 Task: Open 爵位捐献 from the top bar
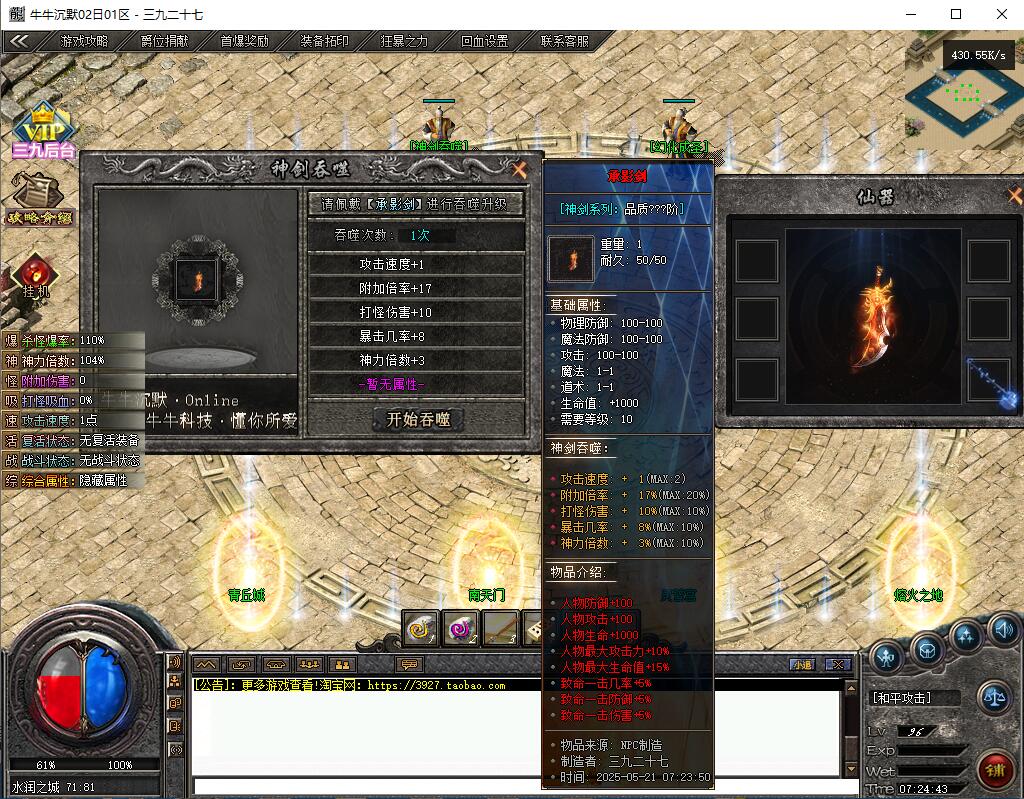coord(165,41)
